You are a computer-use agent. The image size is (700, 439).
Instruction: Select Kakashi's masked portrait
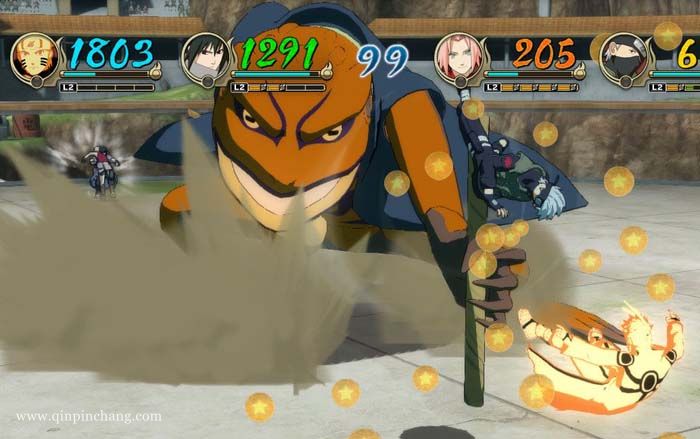point(626,58)
